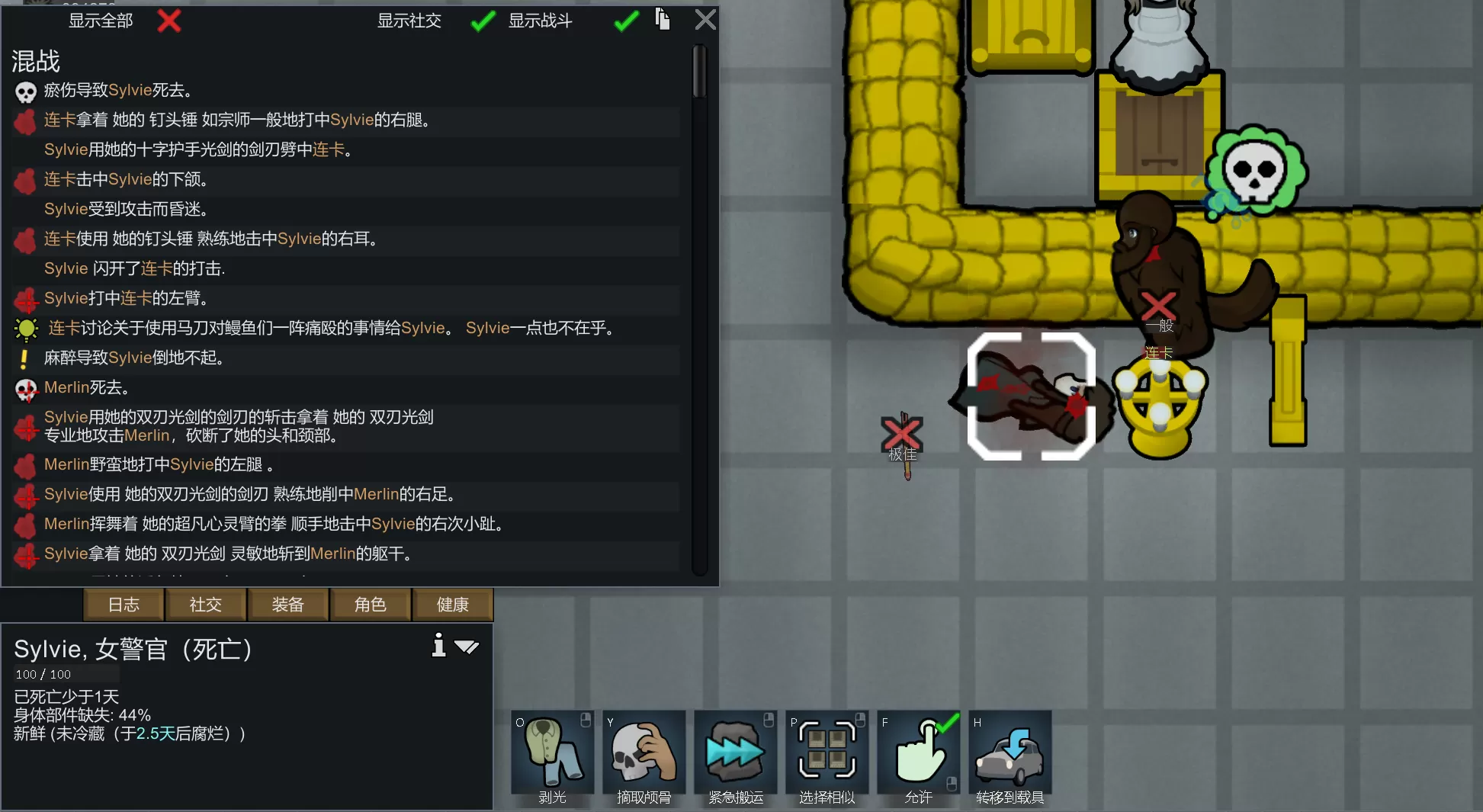This screenshot has width=1483, height=812.
Task: Close the combat log window
Action: [x=705, y=20]
